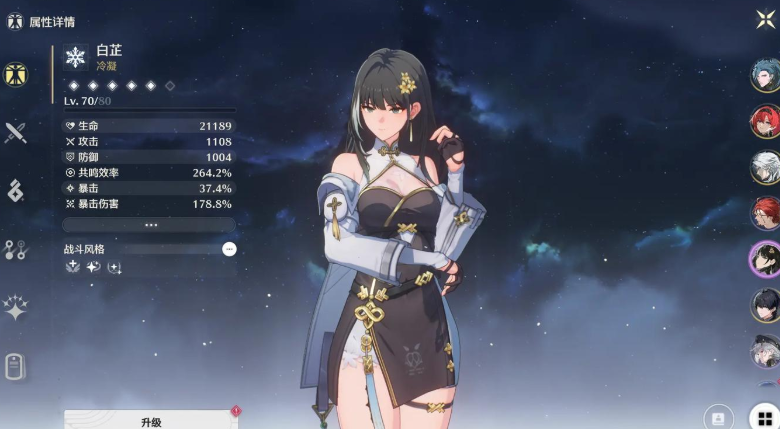780x429 pixels.
Task: Open the card-shaped profile tab
Action: point(15,367)
